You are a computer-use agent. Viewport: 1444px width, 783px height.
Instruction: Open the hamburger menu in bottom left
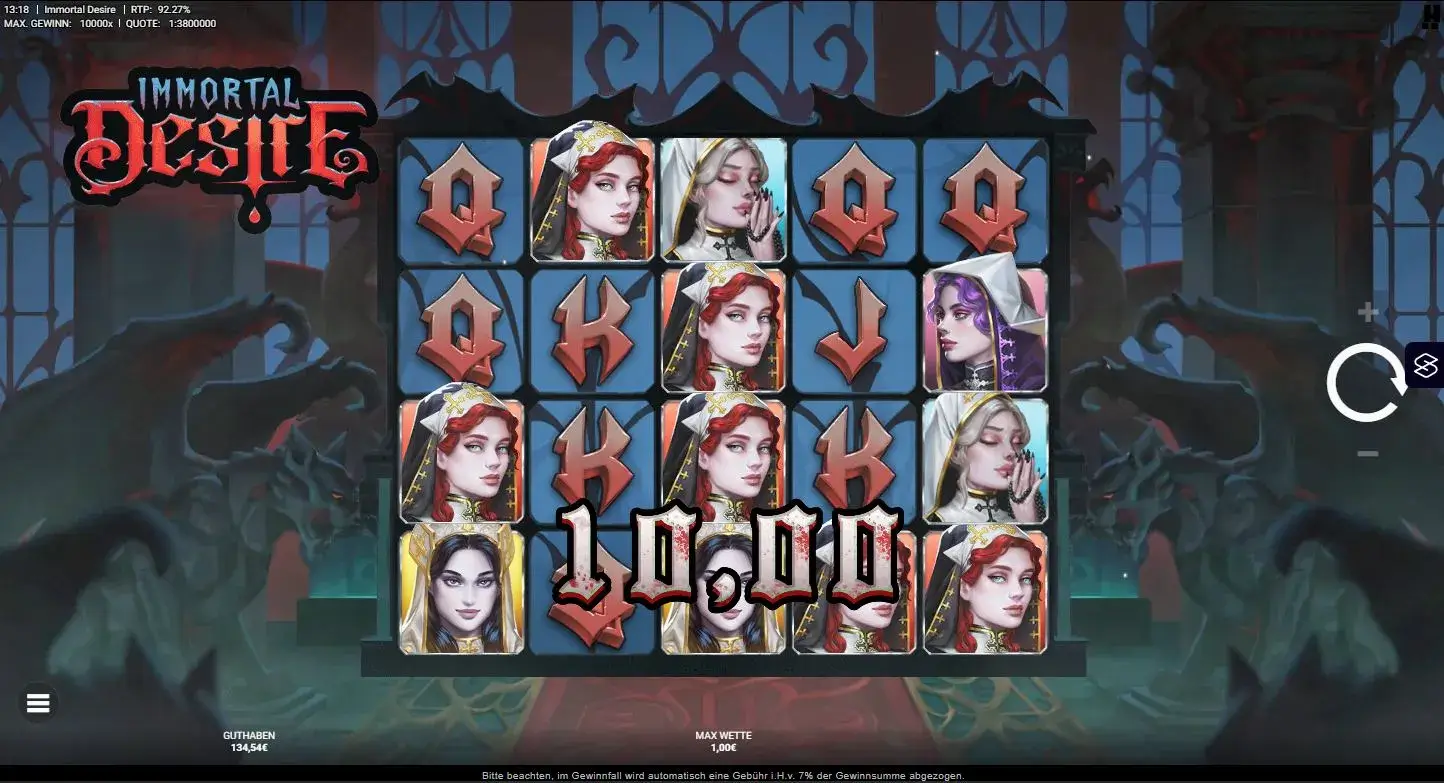[38, 703]
